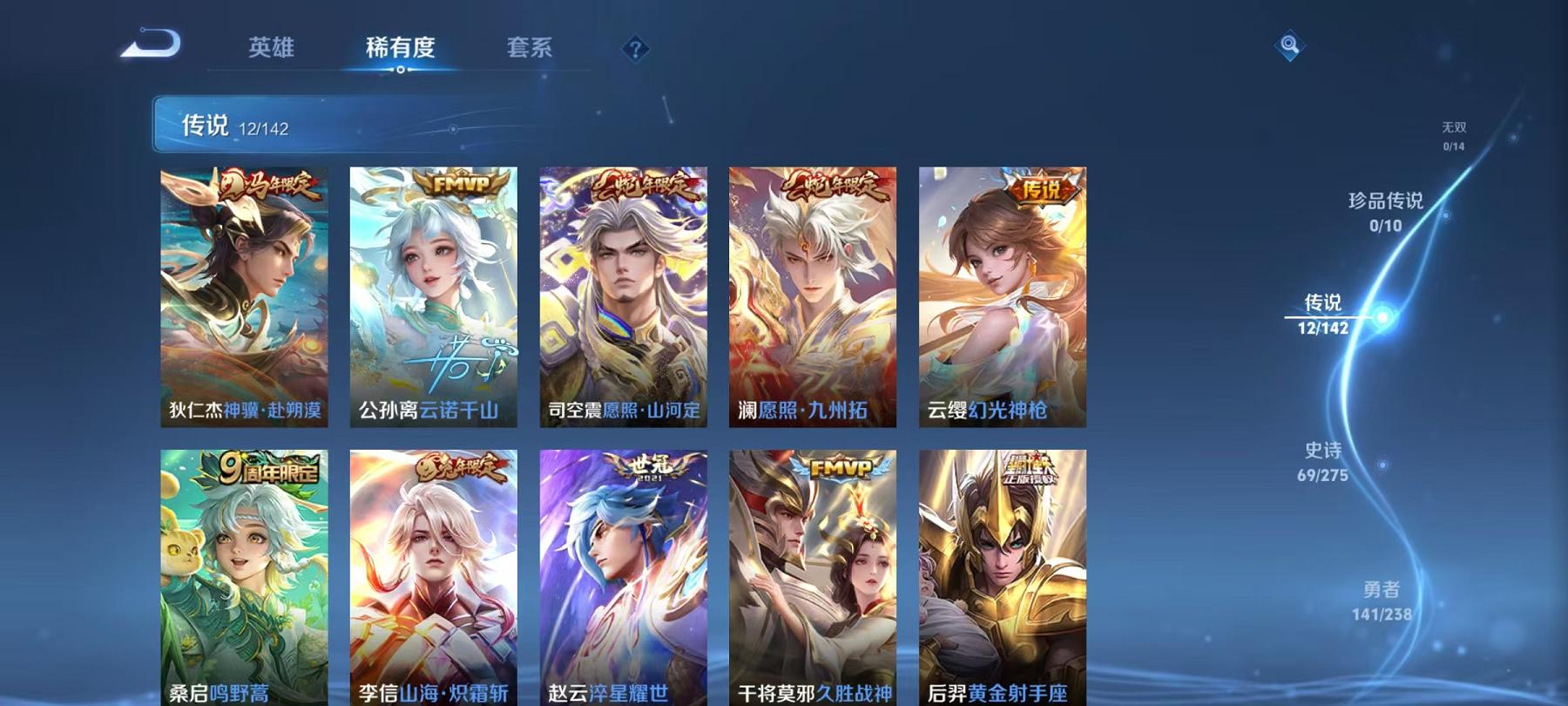
Task: Switch to the 套系 tab
Action: click(x=531, y=50)
